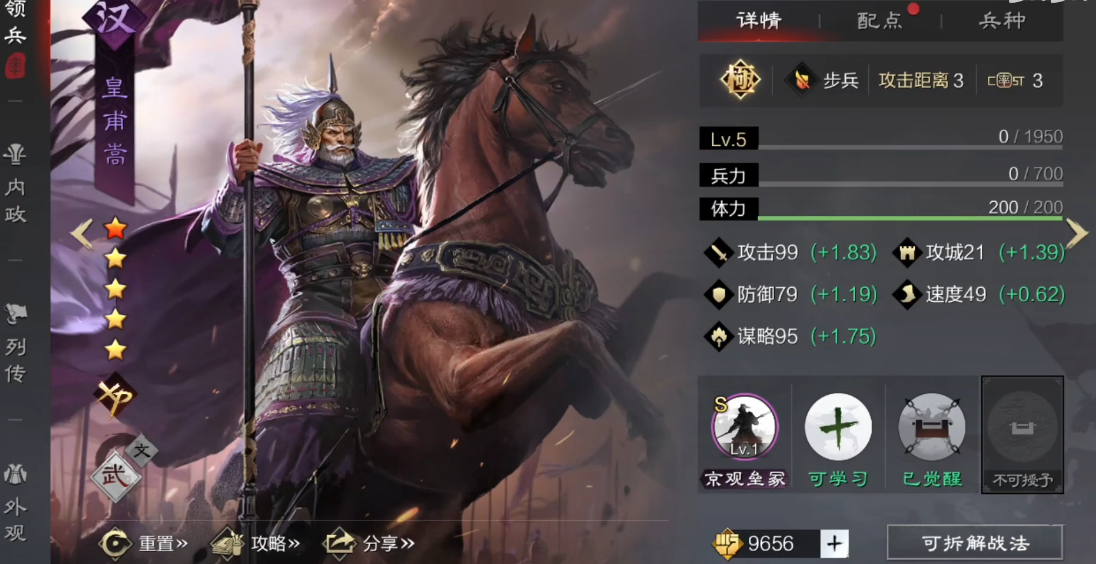Image resolution: width=1096 pixels, height=564 pixels.
Task: Open the 列传 biography section
Action: coord(15,346)
